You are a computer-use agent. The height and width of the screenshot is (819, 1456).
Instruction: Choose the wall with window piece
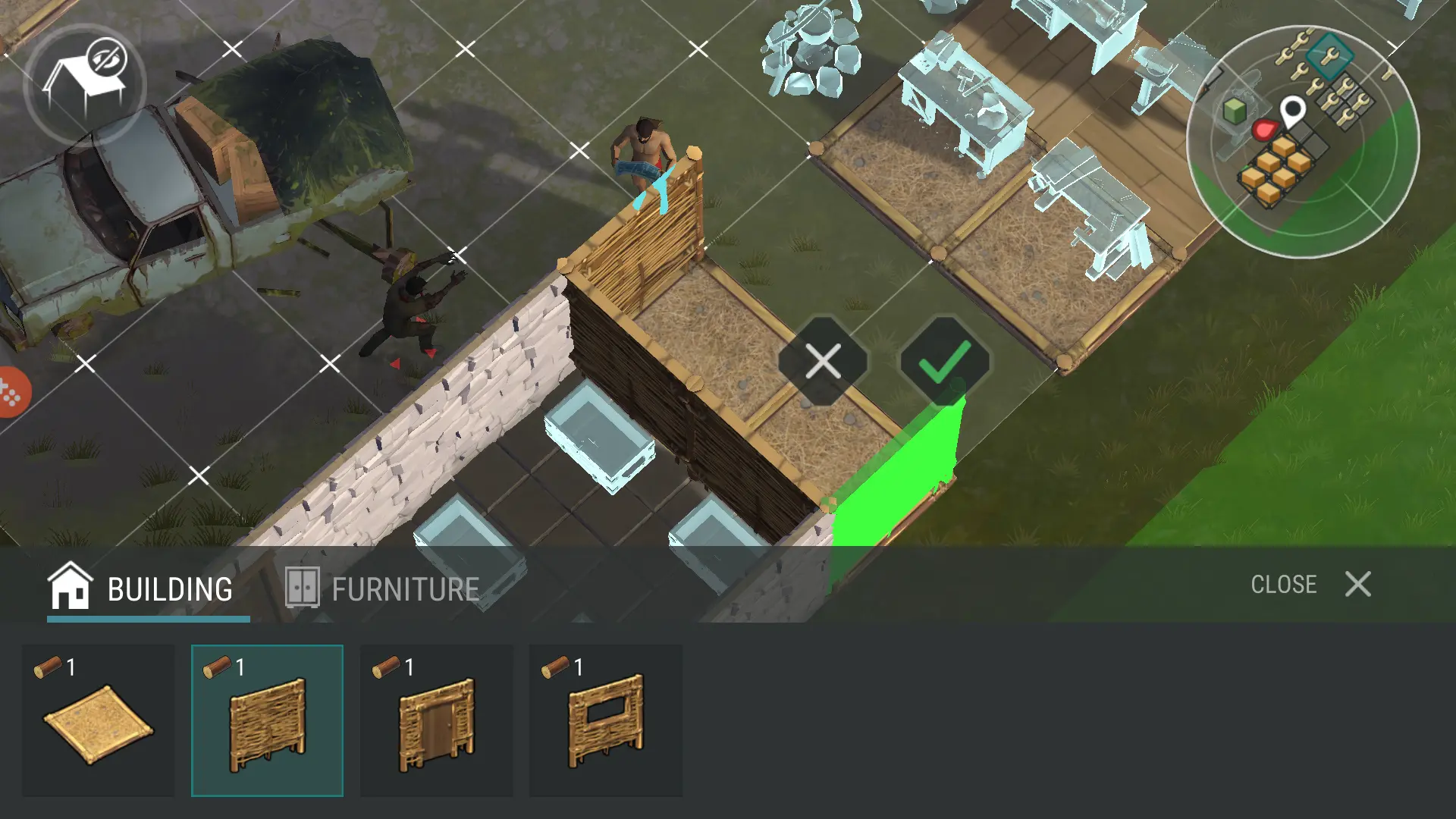tap(605, 720)
